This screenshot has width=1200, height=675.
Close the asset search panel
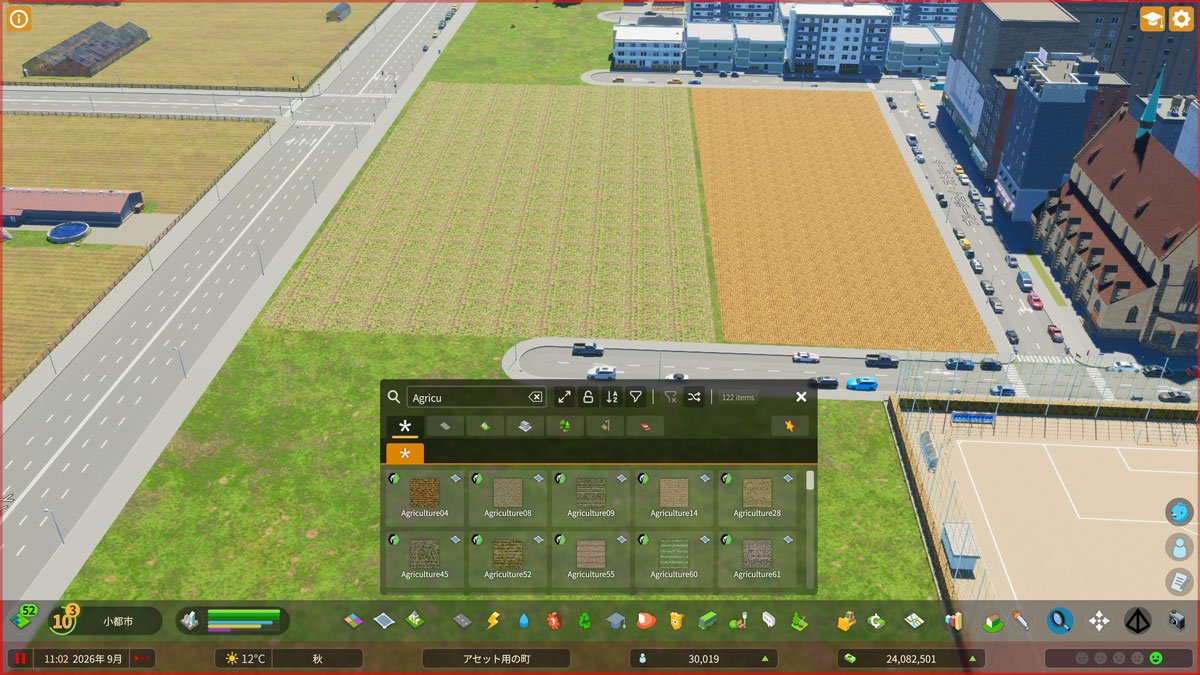(801, 397)
